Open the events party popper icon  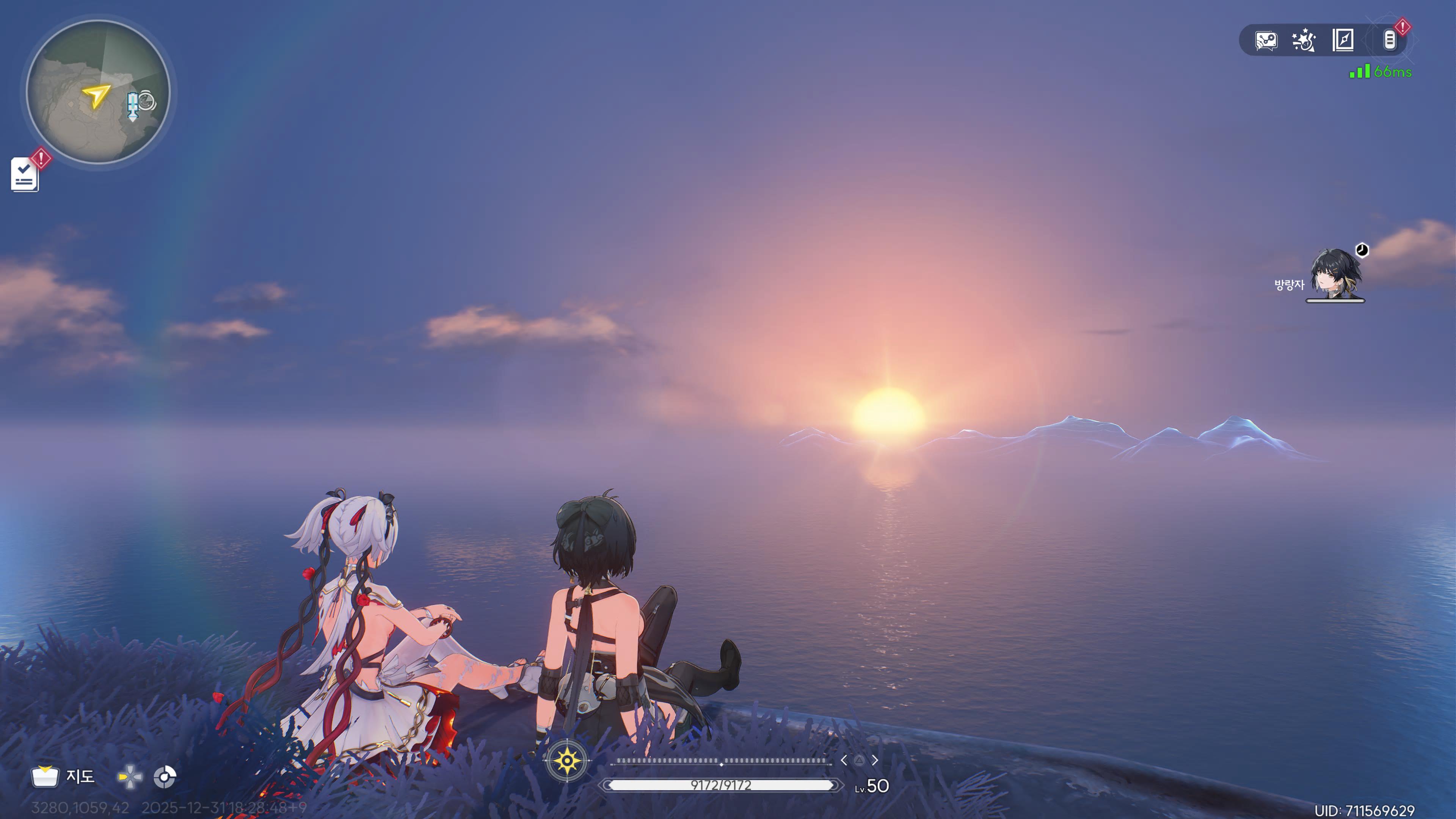[x=1304, y=41]
